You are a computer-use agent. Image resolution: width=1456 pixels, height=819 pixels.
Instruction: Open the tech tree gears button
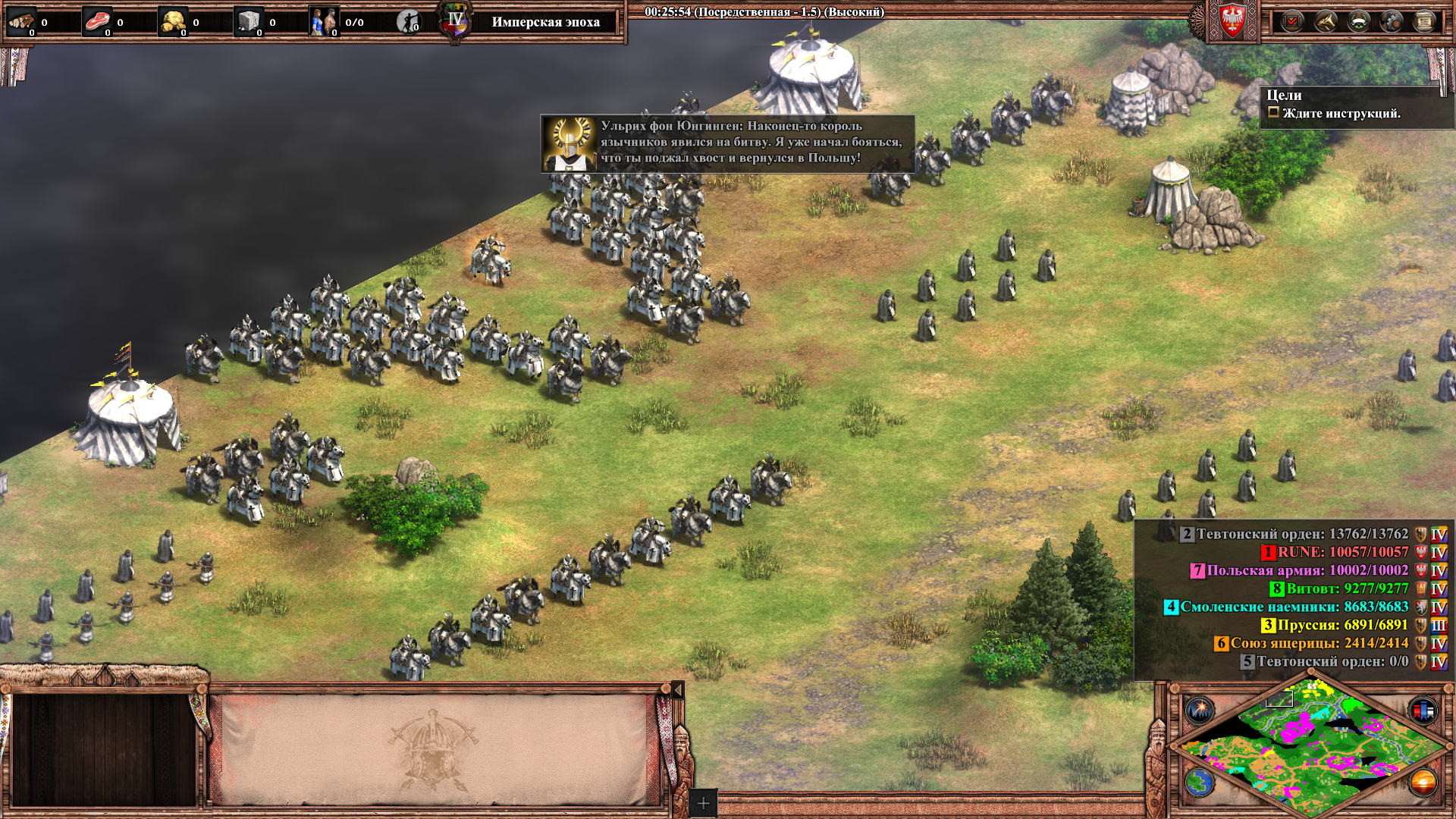[1392, 21]
